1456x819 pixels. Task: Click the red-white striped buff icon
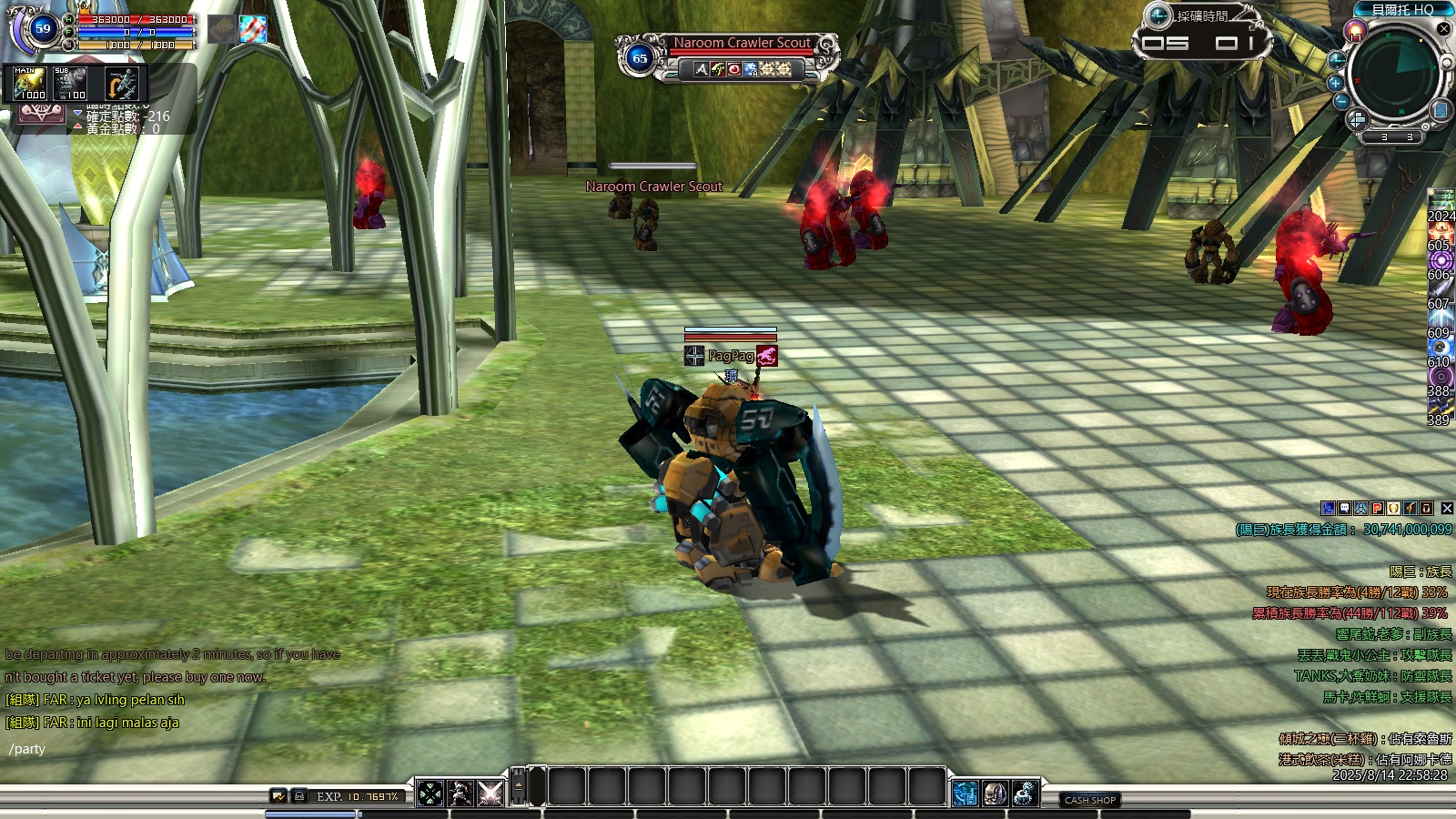(x=253, y=29)
